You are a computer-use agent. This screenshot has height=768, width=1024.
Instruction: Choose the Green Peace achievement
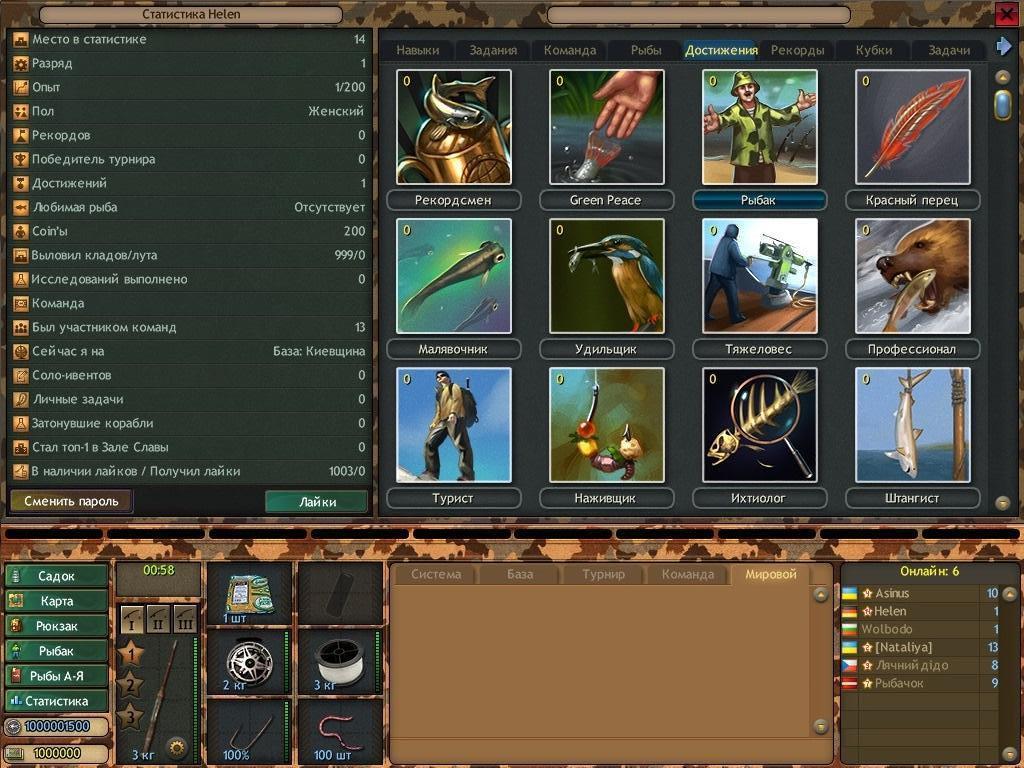point(606,127)
